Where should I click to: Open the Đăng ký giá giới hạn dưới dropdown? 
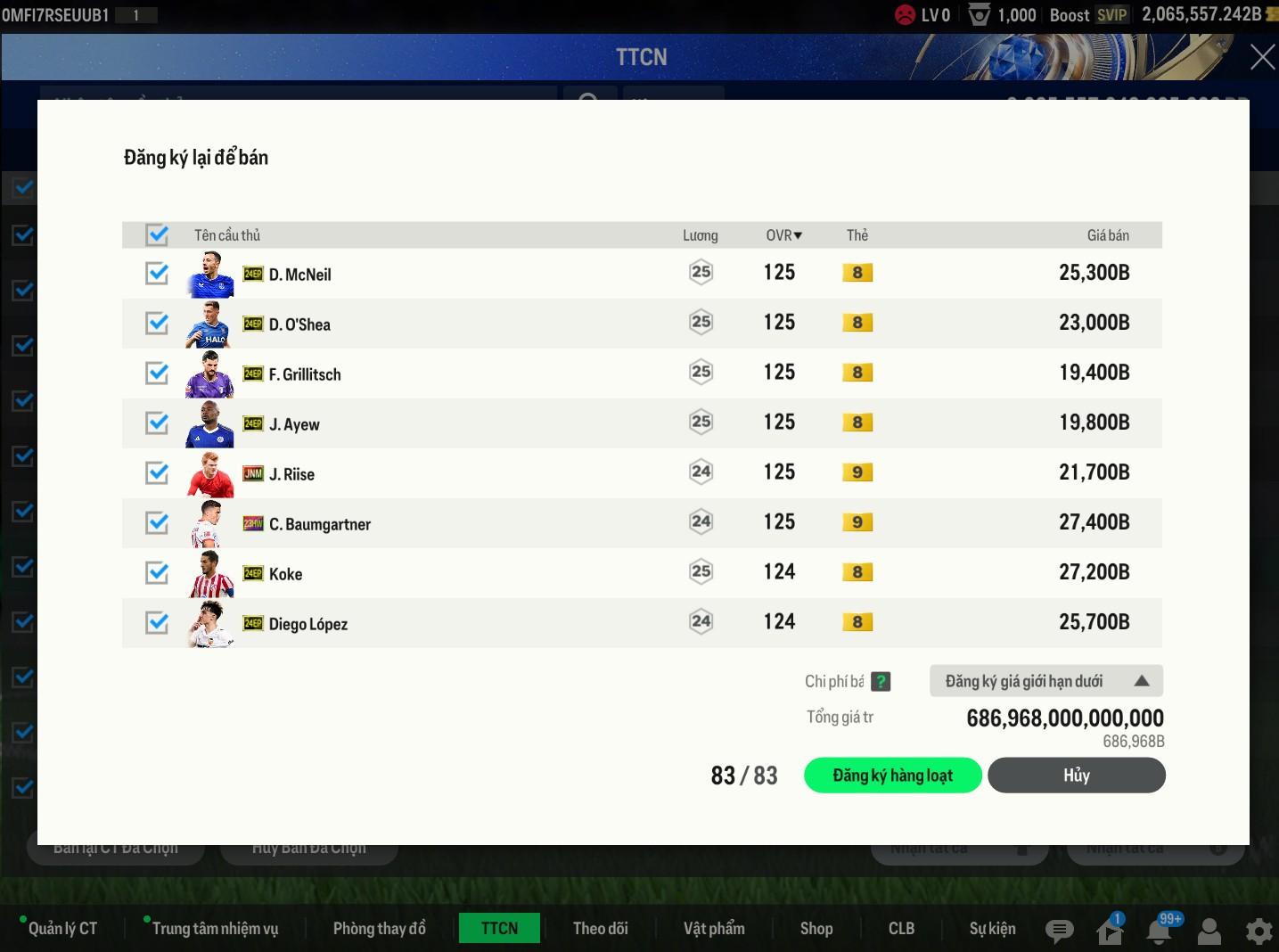(x=1045, y=681)
